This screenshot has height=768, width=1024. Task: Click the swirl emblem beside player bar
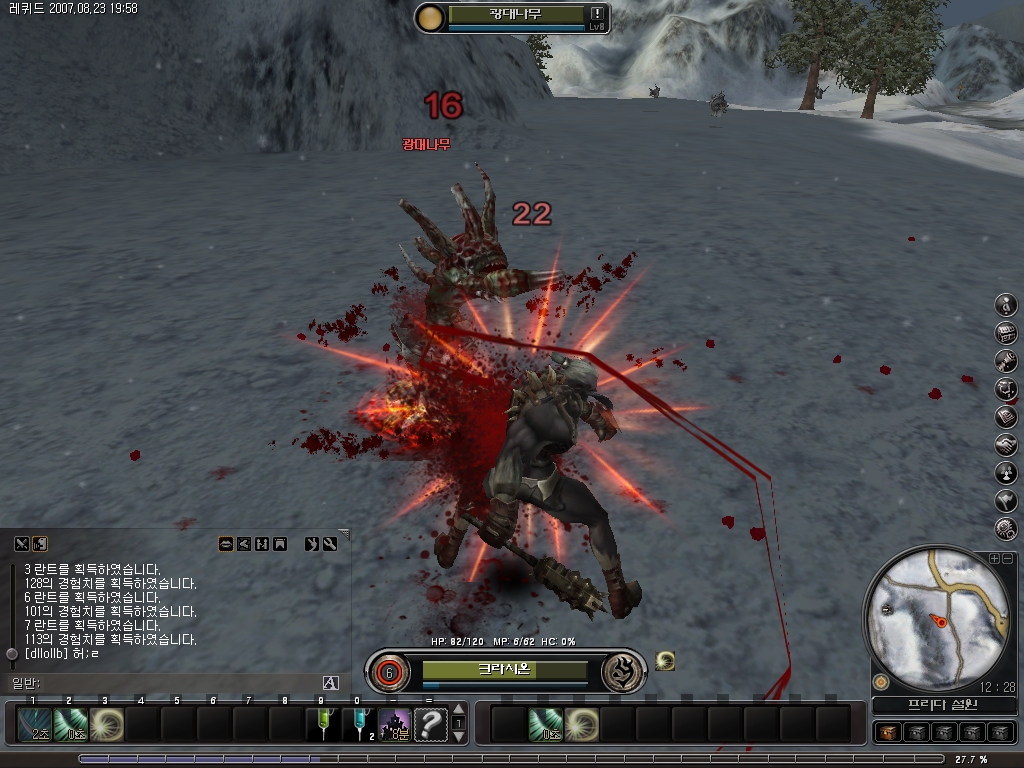pyautogui.click(x=623, y=671)
